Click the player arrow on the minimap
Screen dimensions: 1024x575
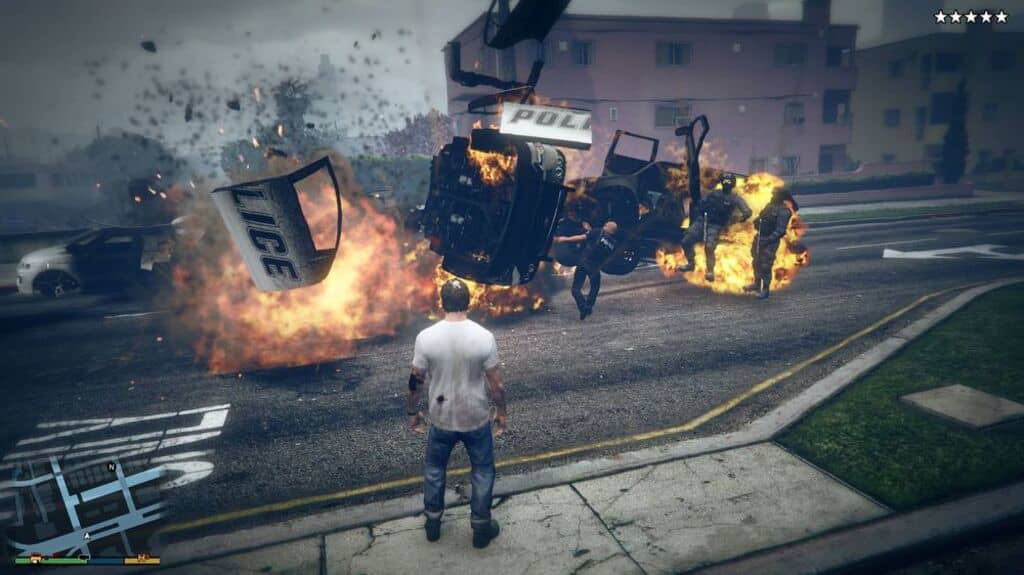point(86,535)
